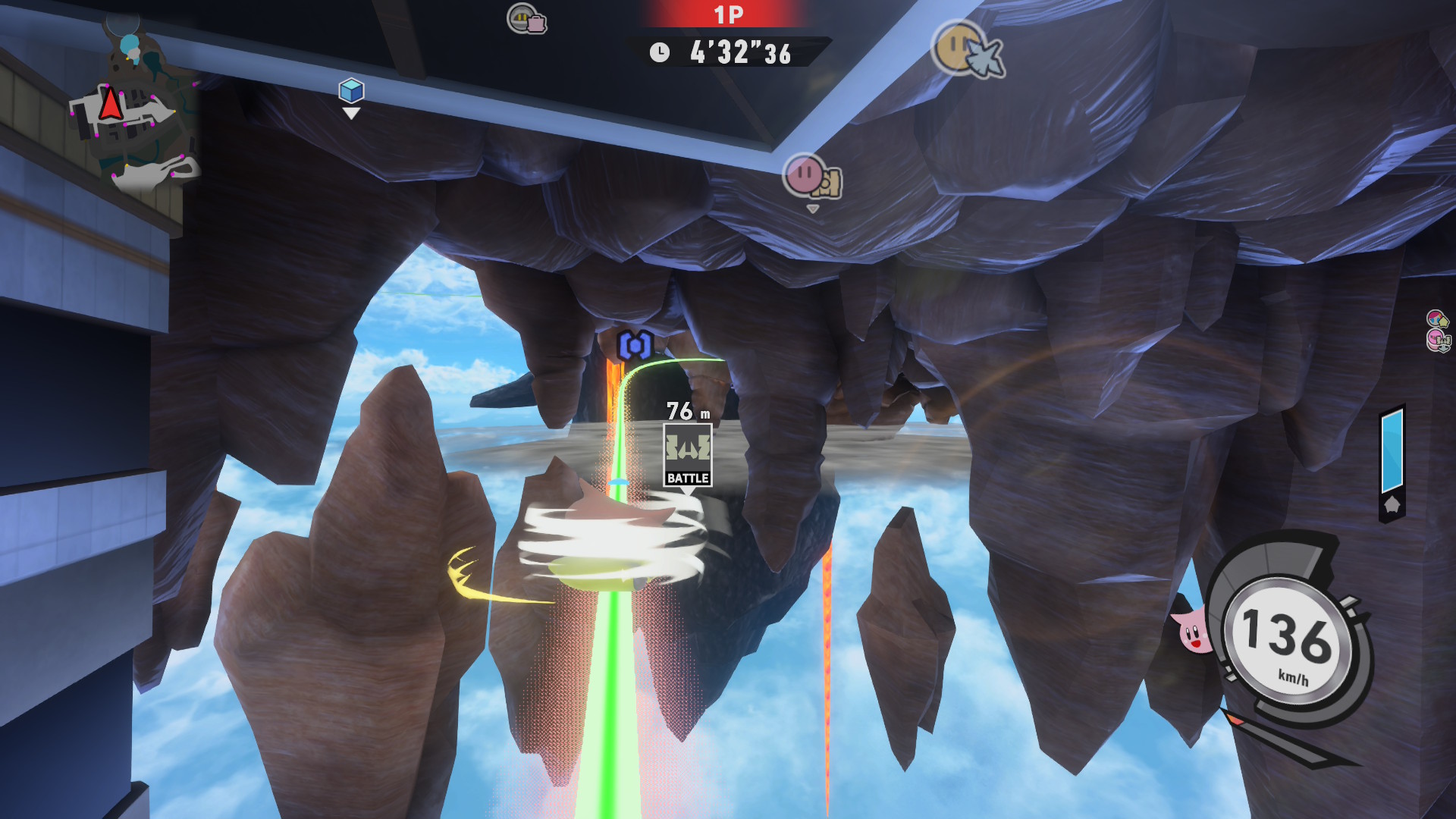Click the gray rider marker beside the timer

(526, 19)
